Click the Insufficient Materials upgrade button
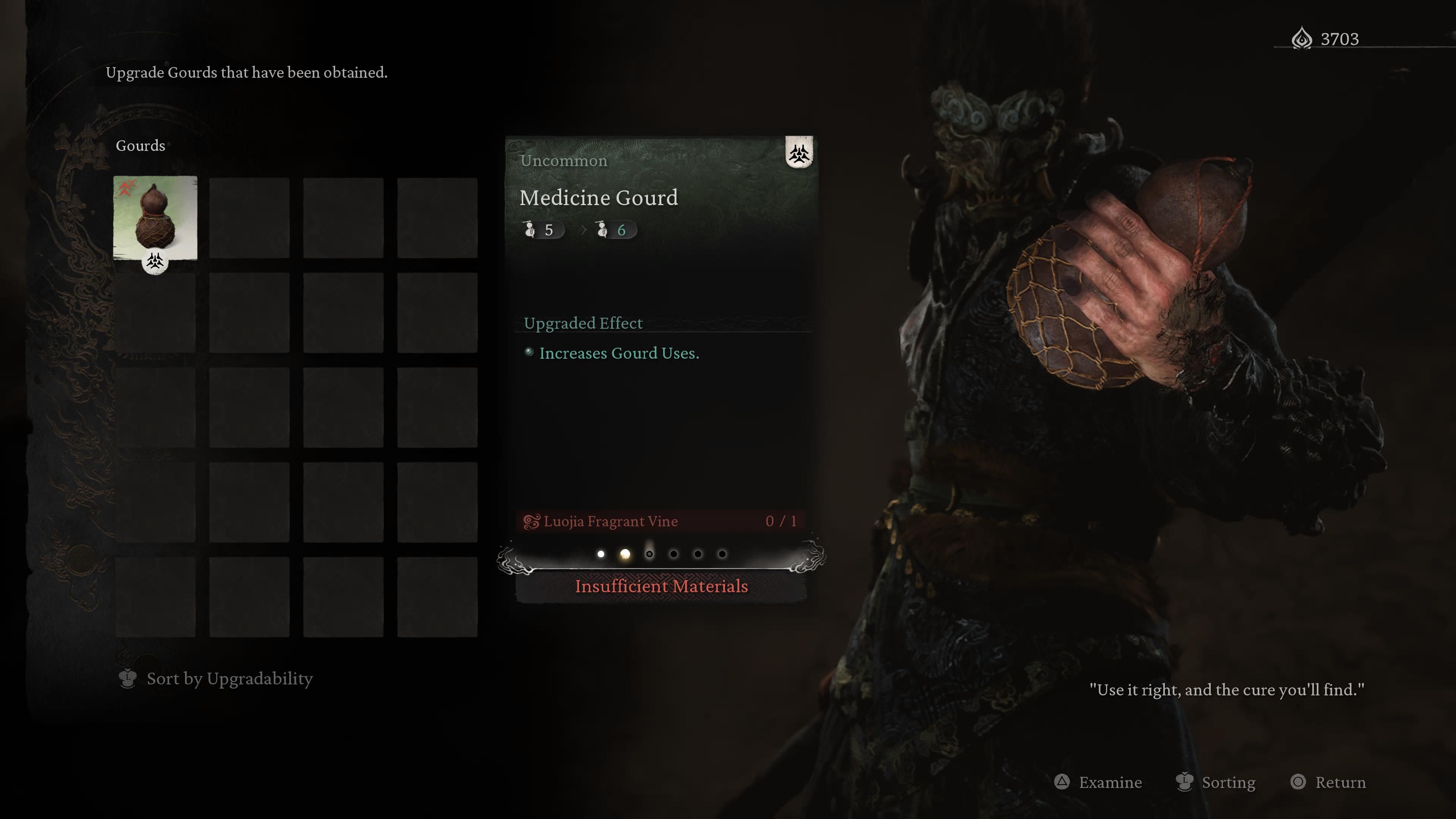The height and width of the screenshot is (819, 1456). tap(661, 587)
